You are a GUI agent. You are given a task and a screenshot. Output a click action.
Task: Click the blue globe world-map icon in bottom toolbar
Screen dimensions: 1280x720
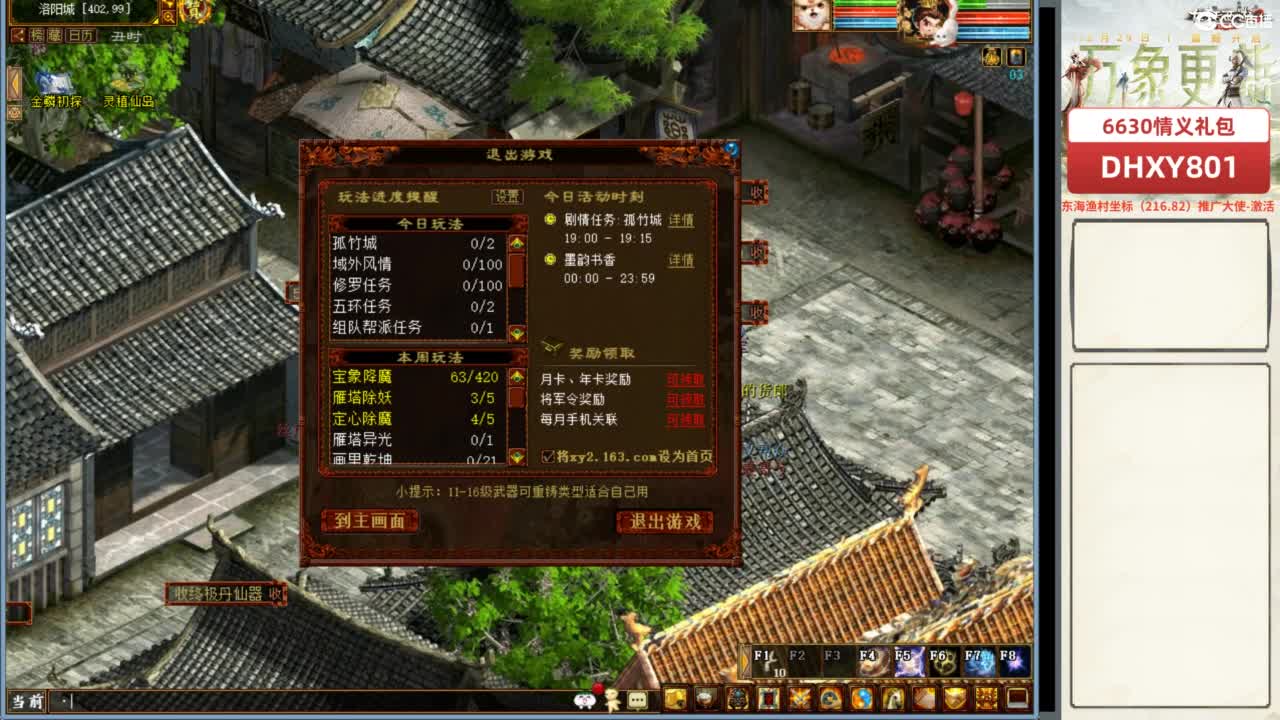pos(862,697)
